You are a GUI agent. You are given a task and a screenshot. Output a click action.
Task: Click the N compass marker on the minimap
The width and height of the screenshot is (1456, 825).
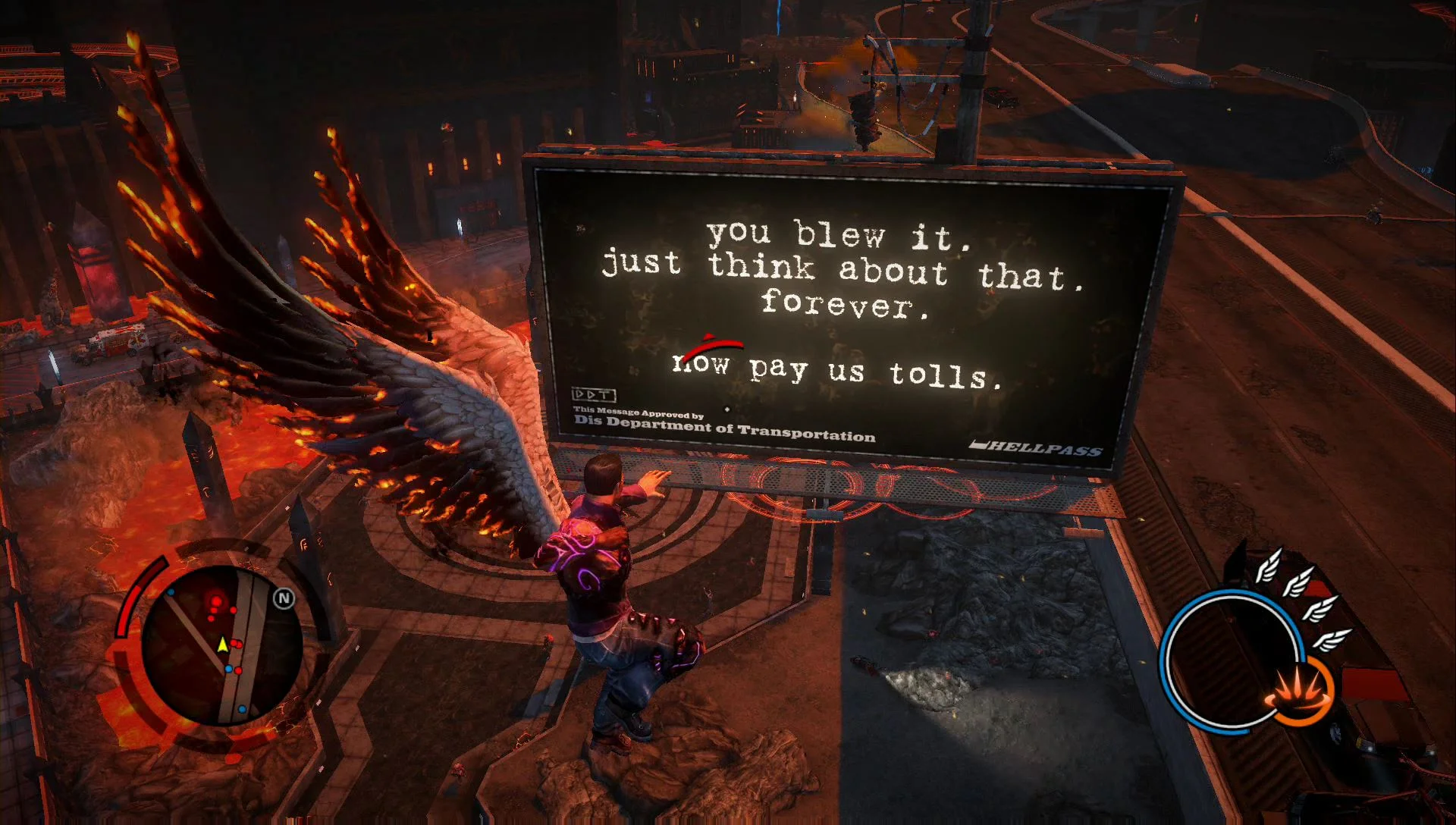[x=284, y=598]
